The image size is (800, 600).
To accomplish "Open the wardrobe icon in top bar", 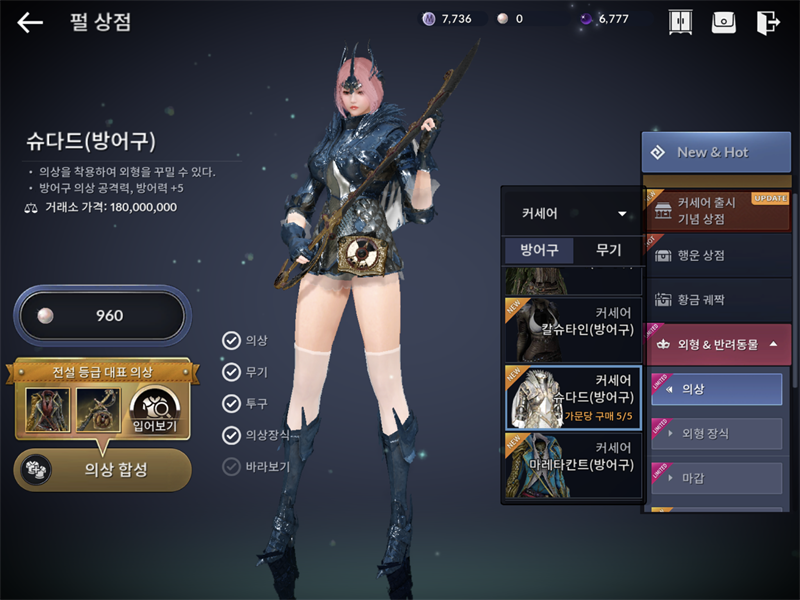I will (680, 22).
